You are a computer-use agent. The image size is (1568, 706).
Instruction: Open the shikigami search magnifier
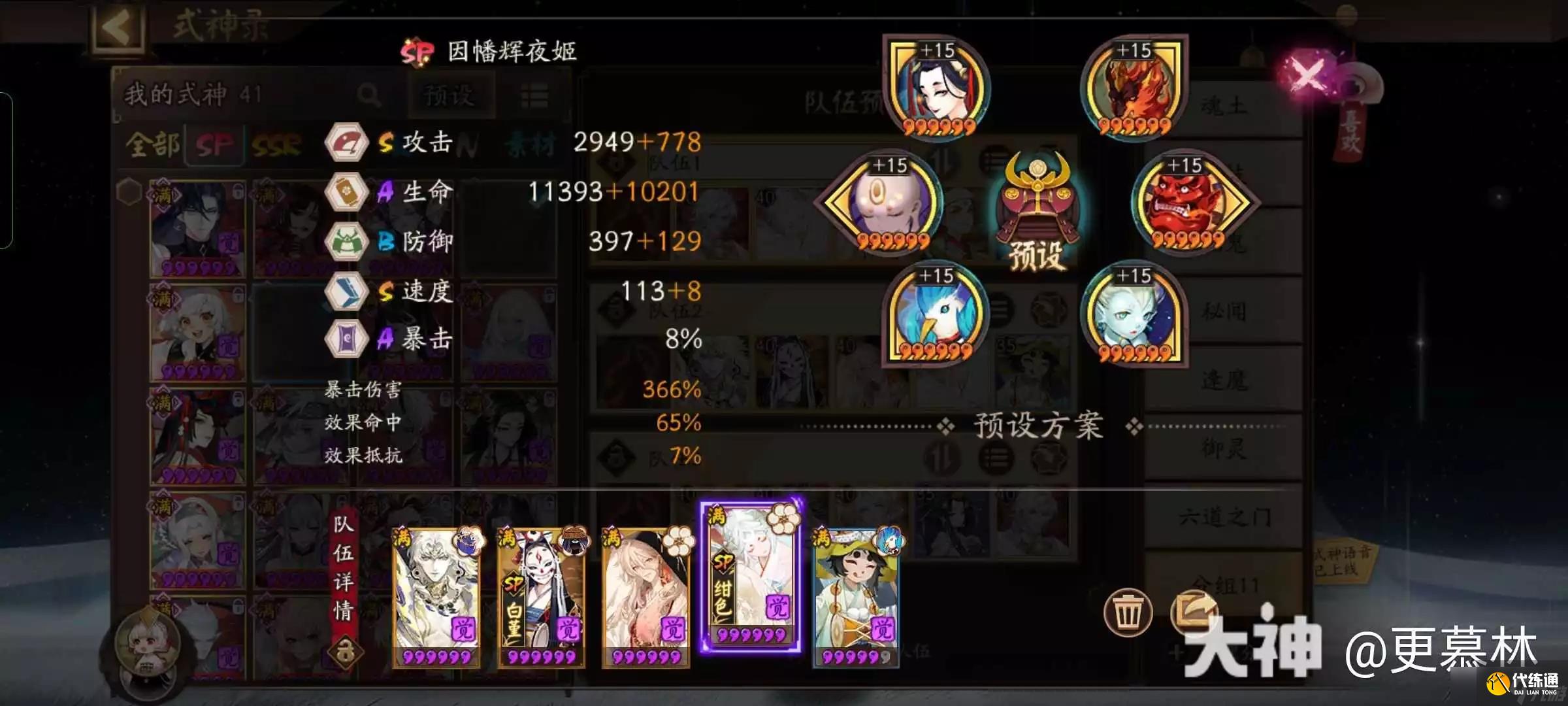[x=369, y=93]
